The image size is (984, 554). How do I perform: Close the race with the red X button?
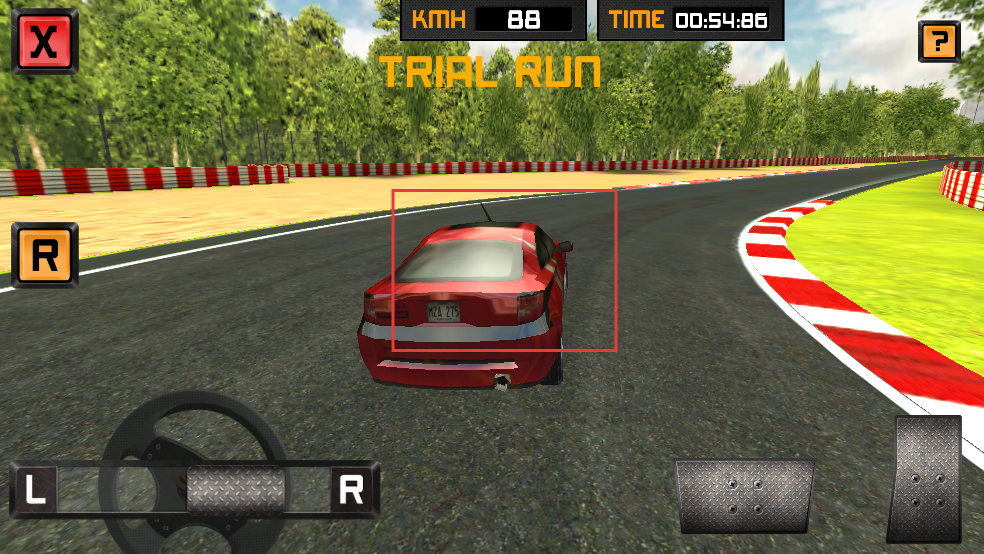tap(44, 41)
